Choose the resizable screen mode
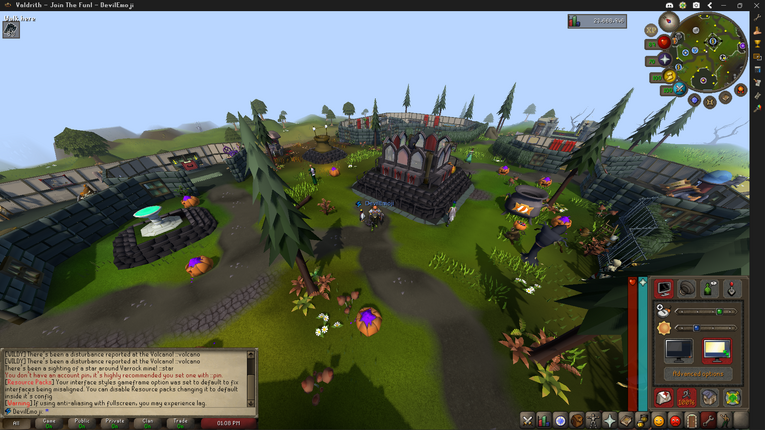 (715, 351)
